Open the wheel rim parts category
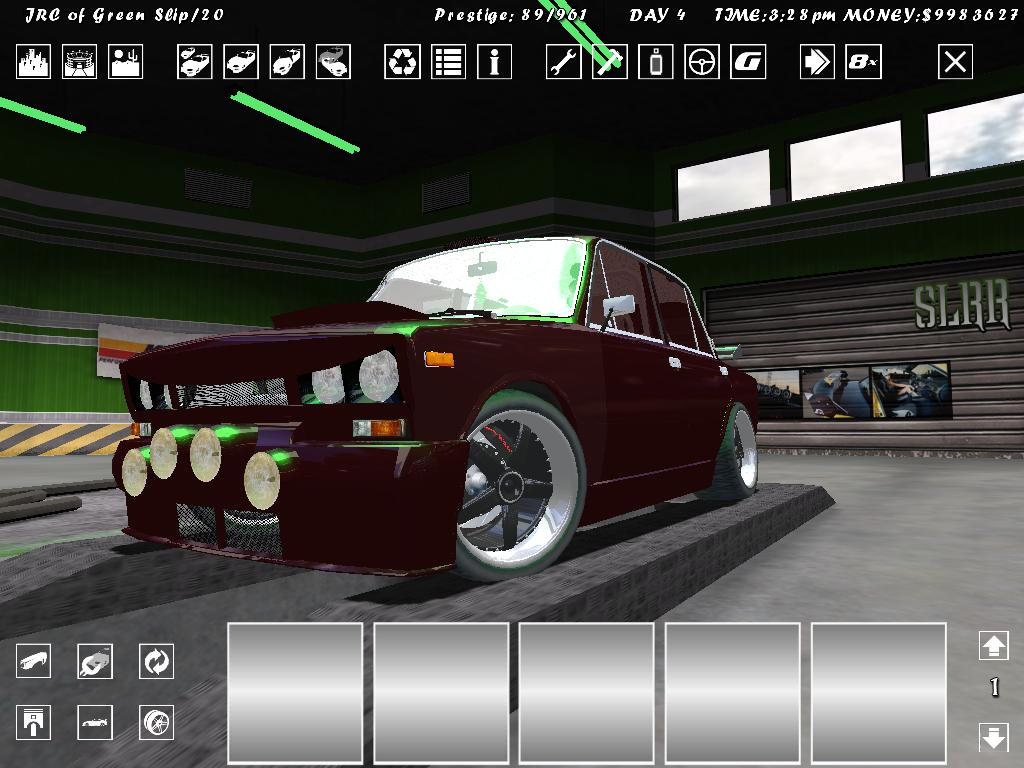 157,722
